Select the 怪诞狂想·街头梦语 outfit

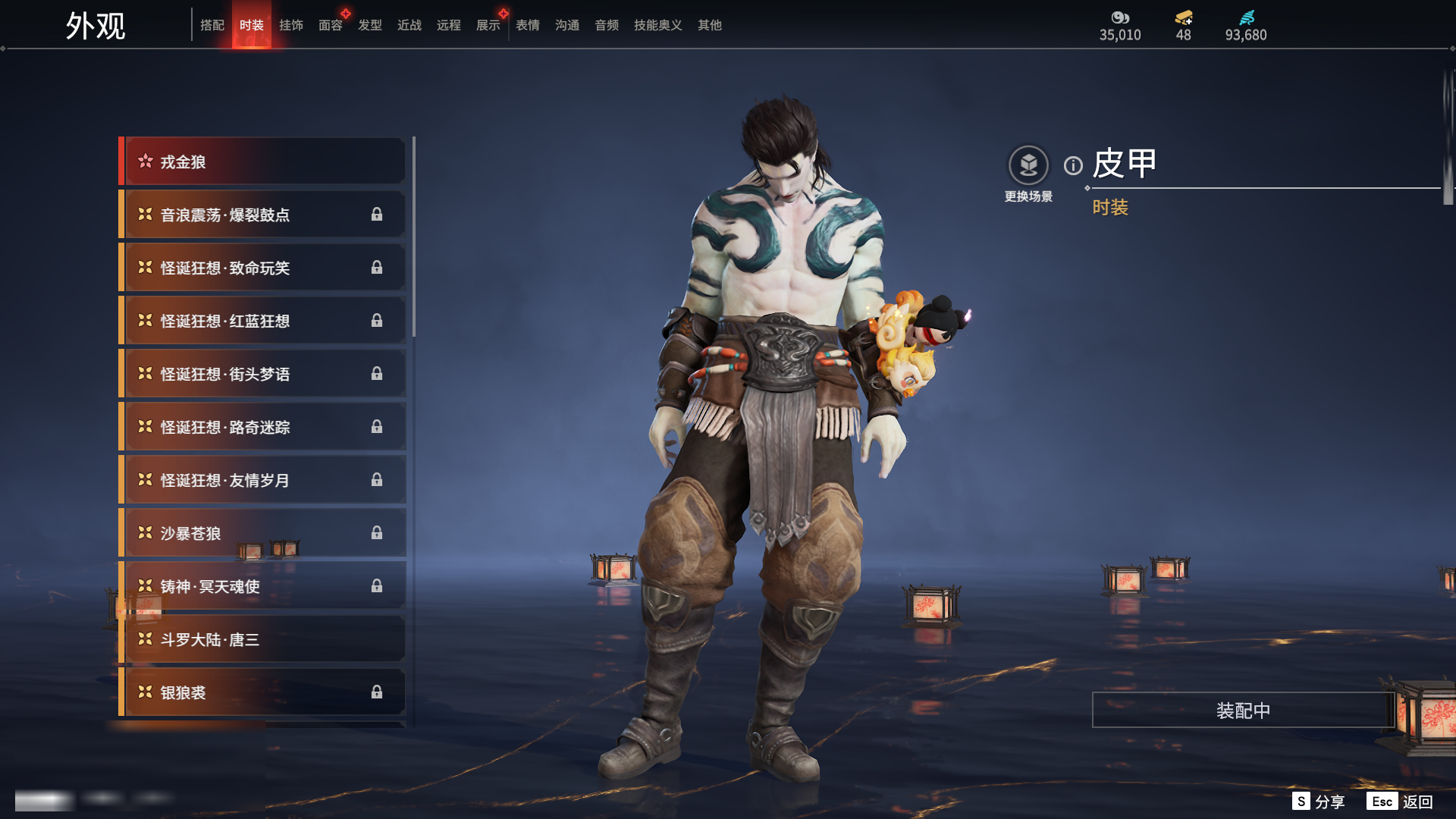[x=262, y=374]
